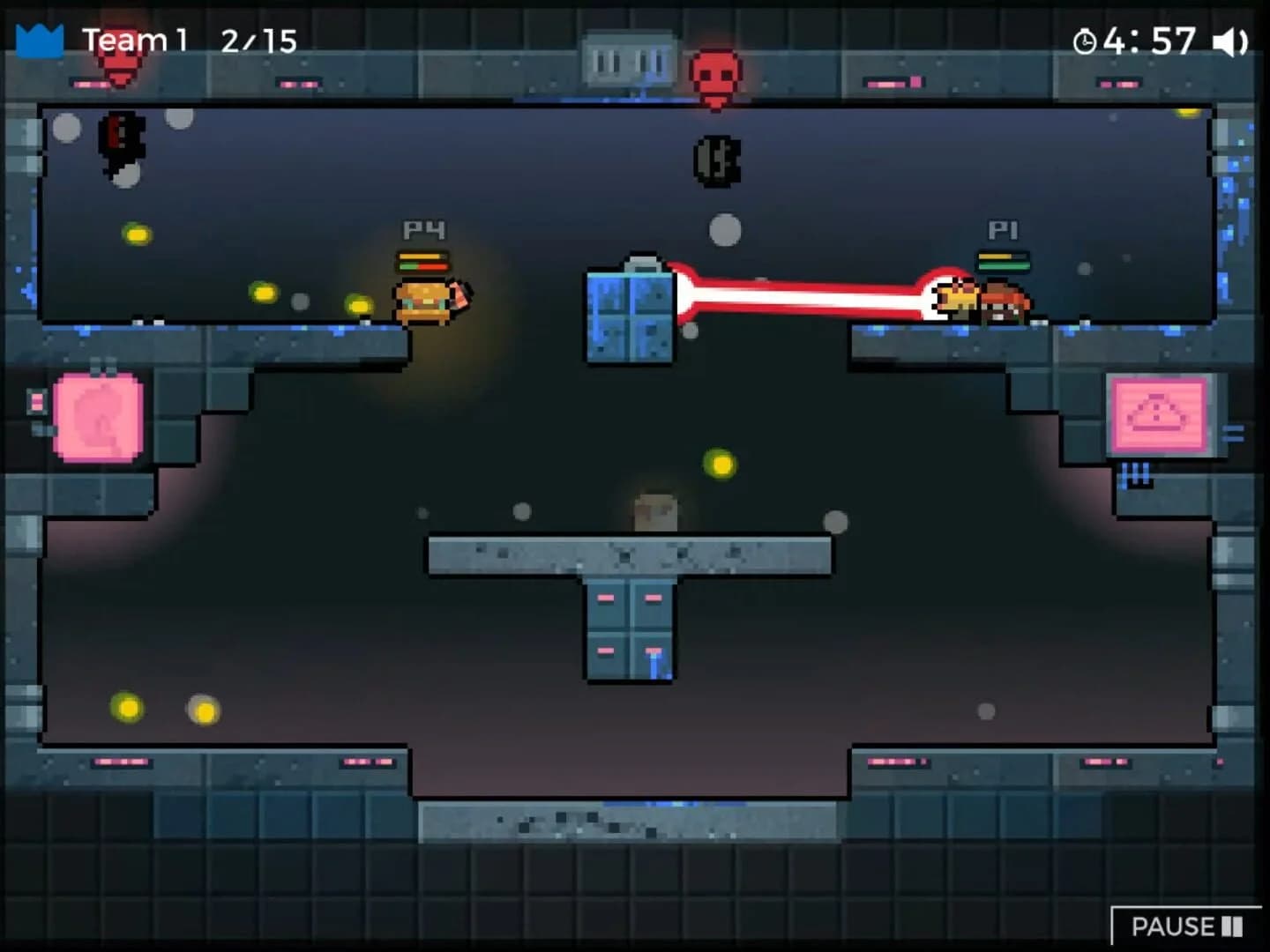Click the pink warning-triangle pad on the right wall
This screenshot has width=1270, height=952.
click(x=1159, y=412)
